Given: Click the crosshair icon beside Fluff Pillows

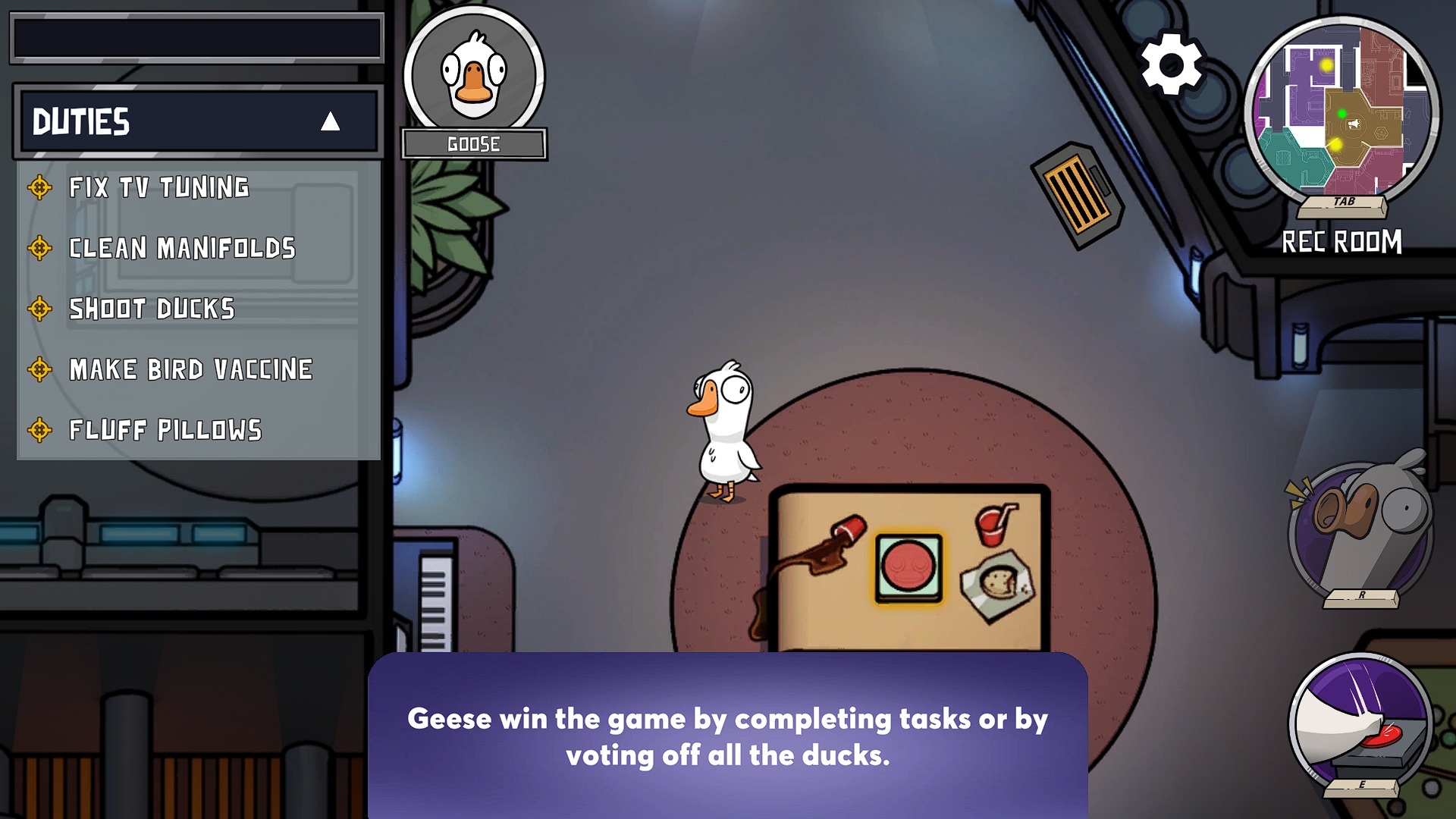Looking at the screenshot, I should point(39,430).
